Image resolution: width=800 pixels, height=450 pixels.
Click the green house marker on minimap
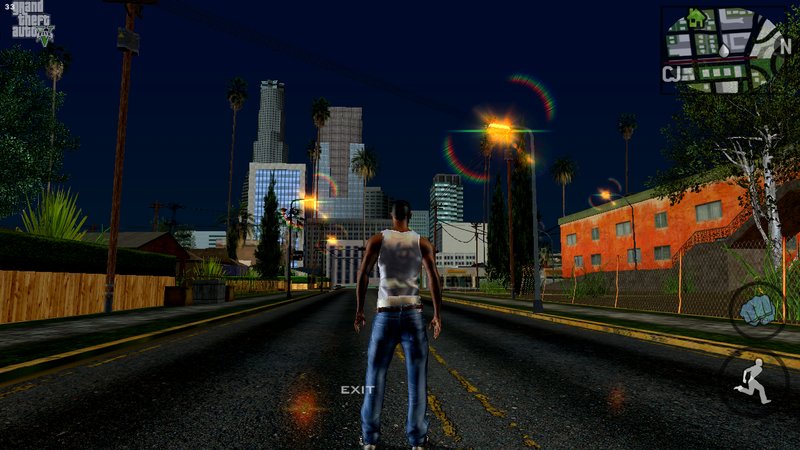697,18
